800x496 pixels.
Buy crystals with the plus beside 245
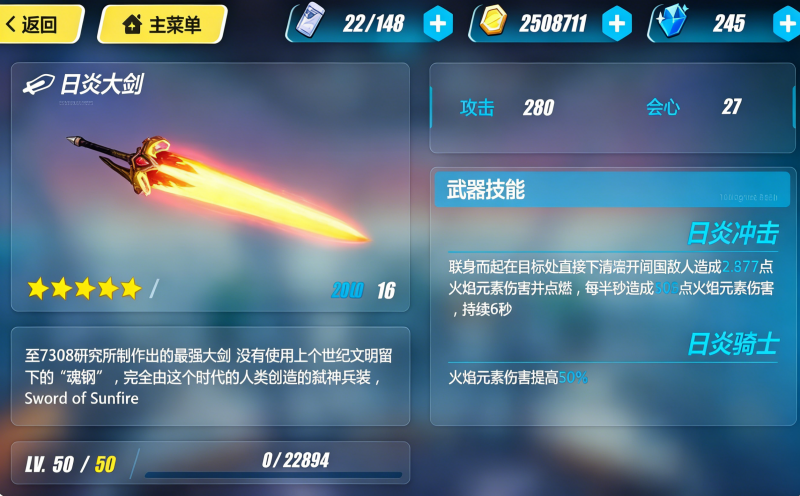click(x=786, y=23)
